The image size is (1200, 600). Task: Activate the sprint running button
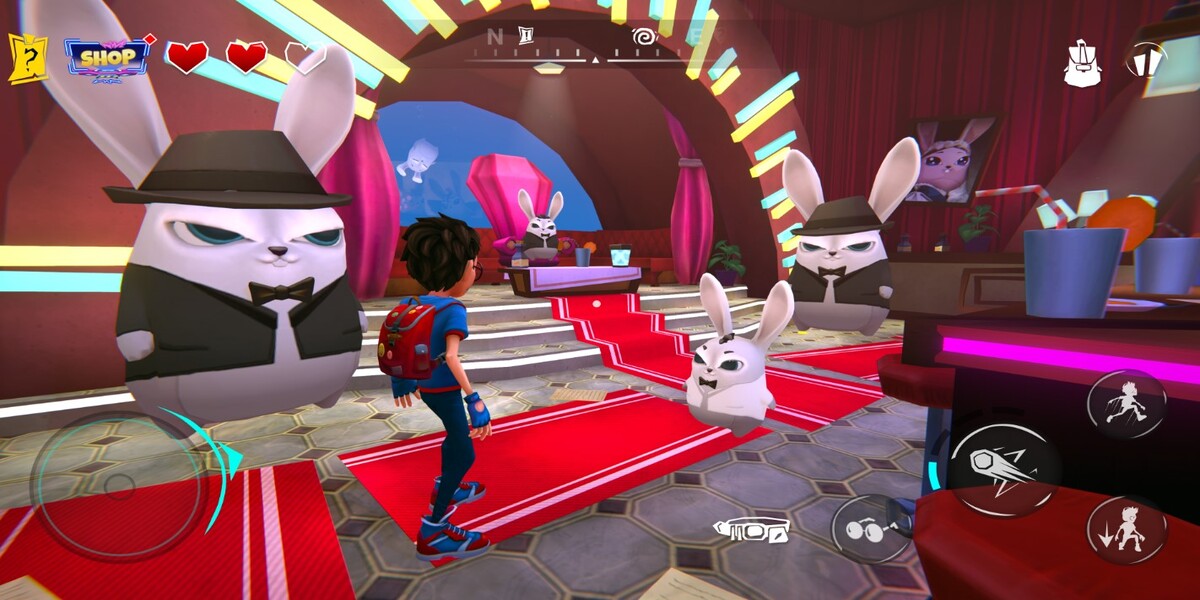1127,404
